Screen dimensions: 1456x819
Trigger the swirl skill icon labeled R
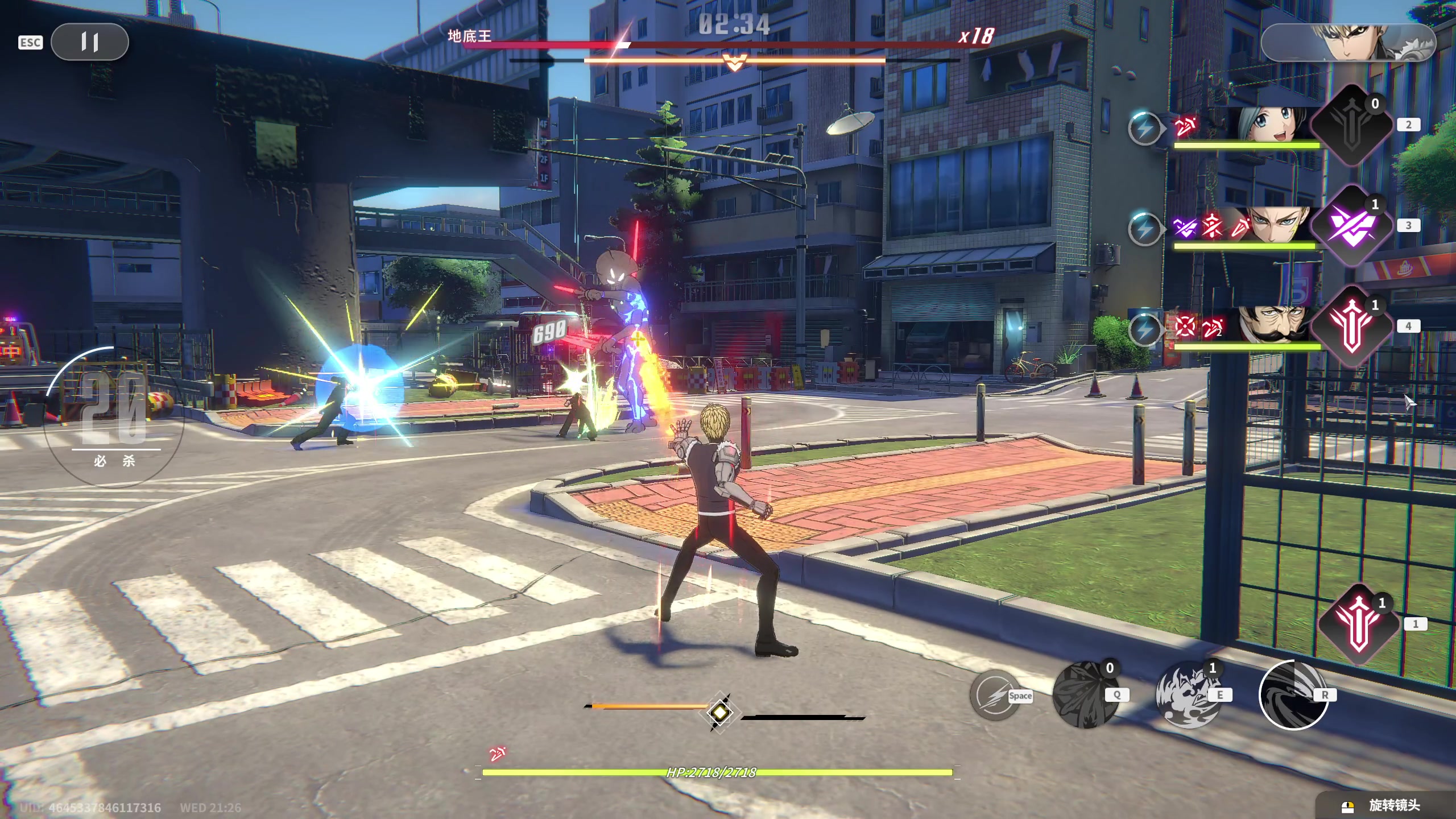coord(1292,695)
